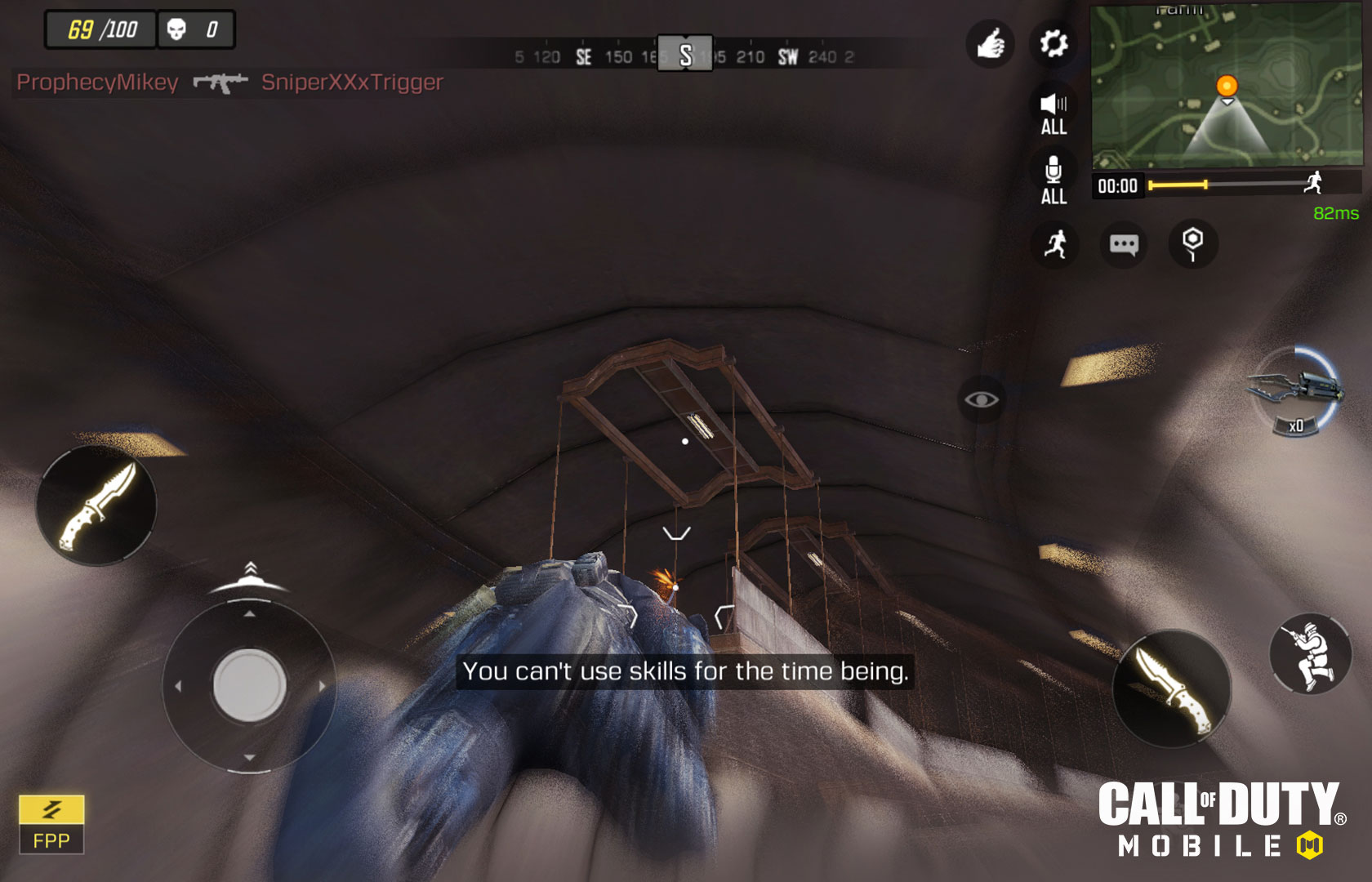
Task: Open the minimap
Action: point(1226,85)
